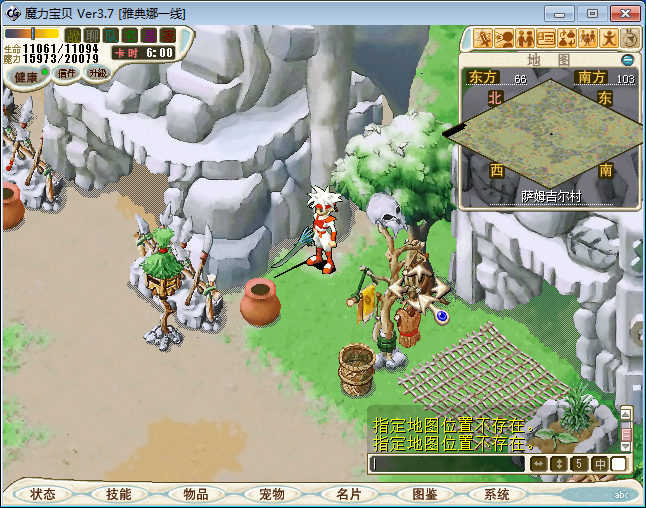Toggle the 聊 chat mode switch
This screenshot has width=646, height=508.
(x=92, y=36)
